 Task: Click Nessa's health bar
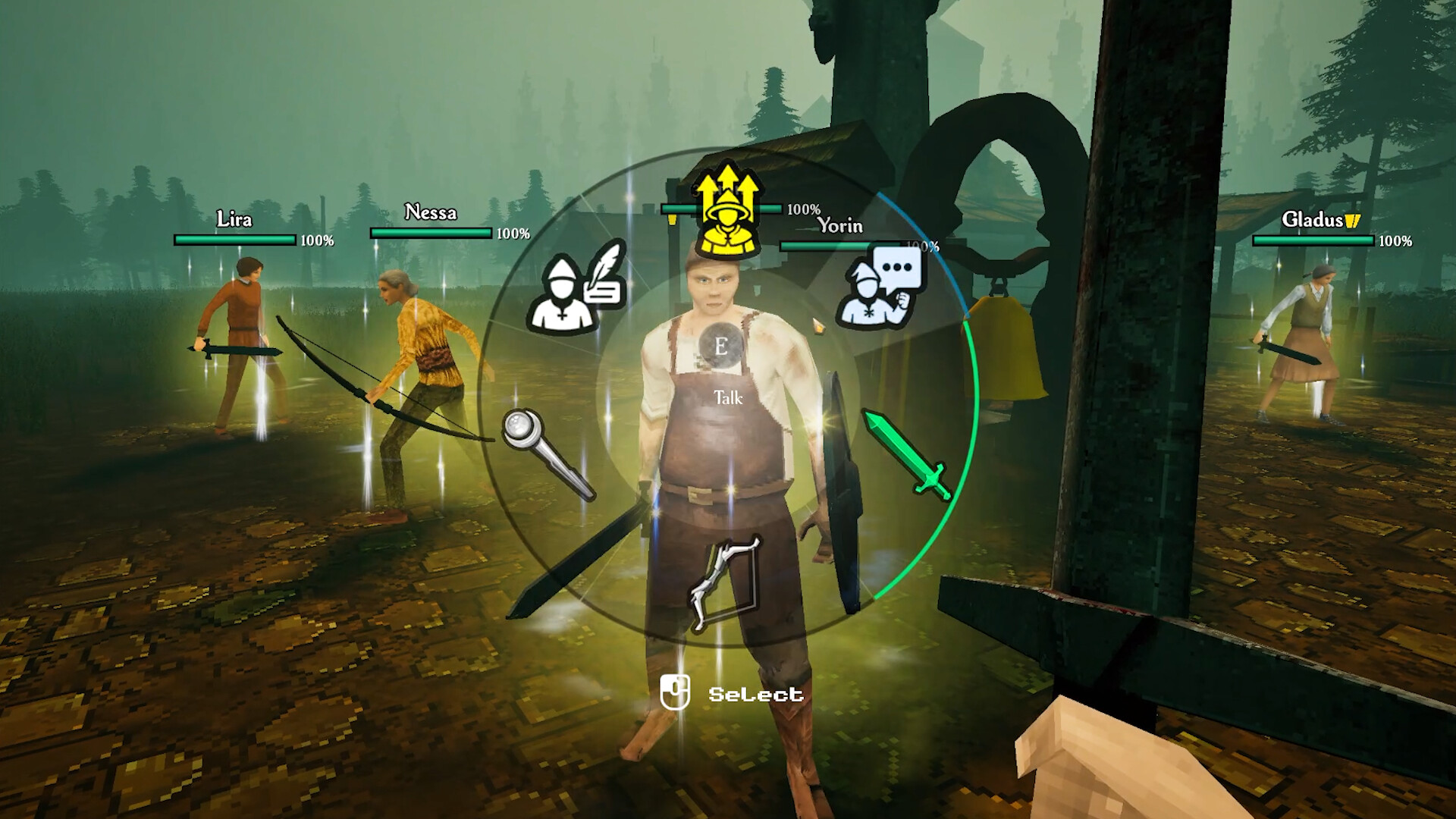[x=428, y=230]
